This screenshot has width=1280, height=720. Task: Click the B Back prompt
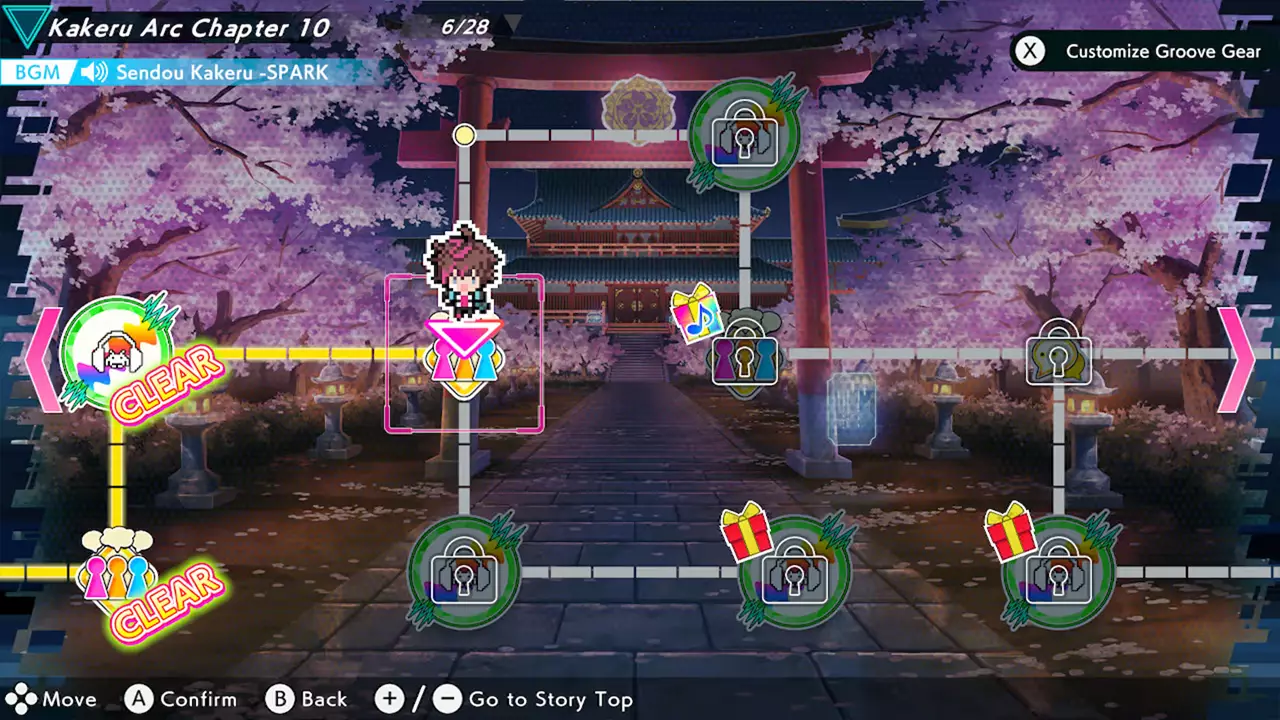[304, 699]
